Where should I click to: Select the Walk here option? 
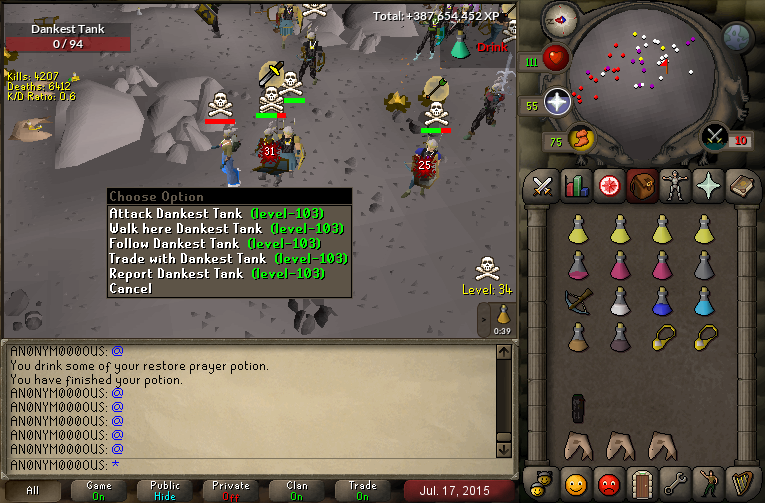click(228, 228)
